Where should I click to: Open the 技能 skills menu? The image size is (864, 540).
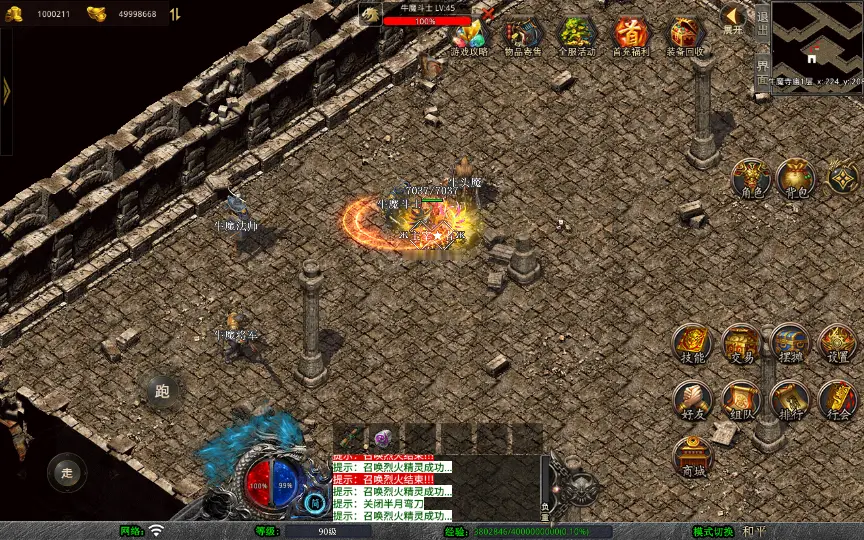(x=692, y=343)
